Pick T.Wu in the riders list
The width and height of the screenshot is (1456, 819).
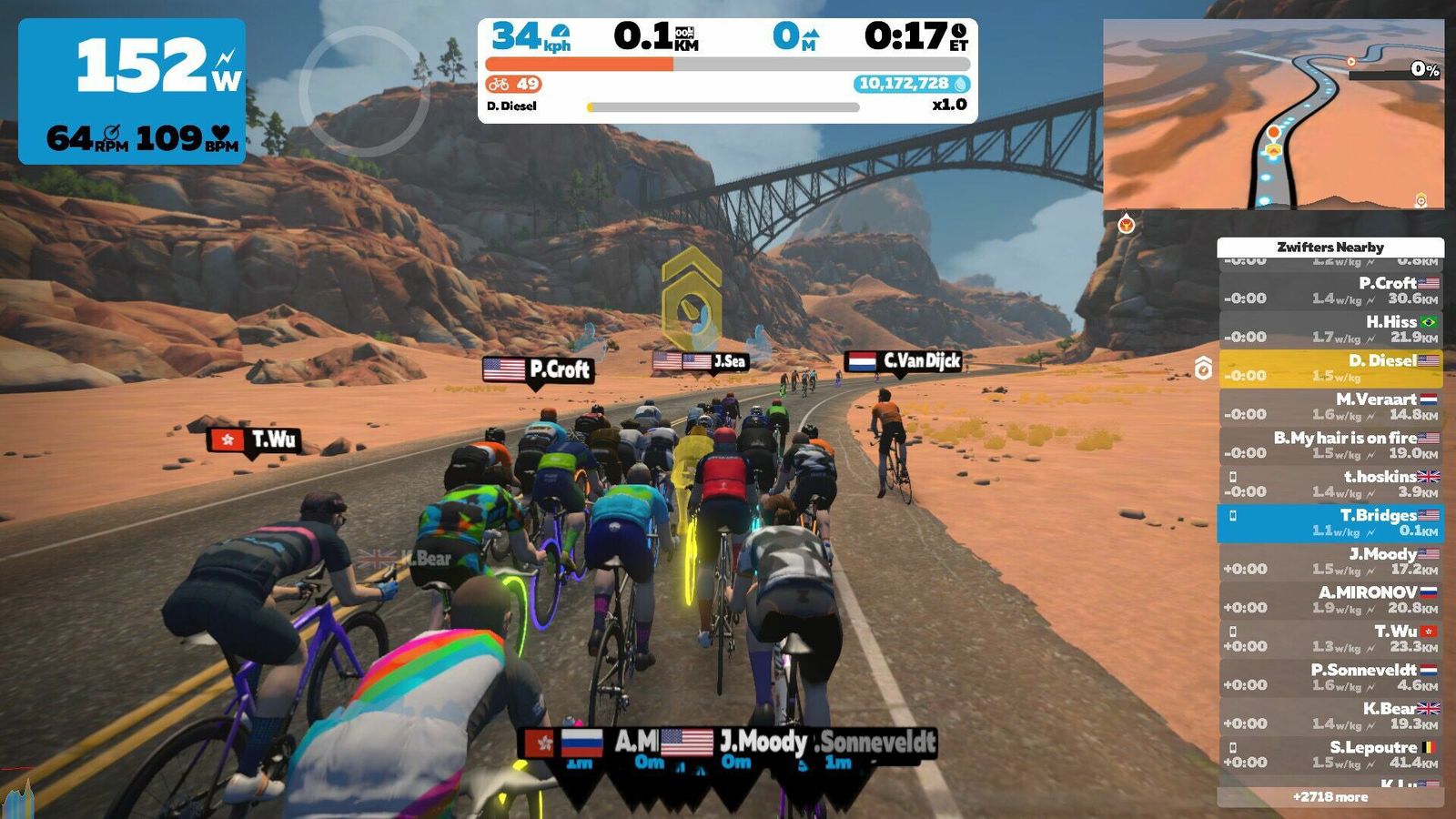coord(1330,639)
